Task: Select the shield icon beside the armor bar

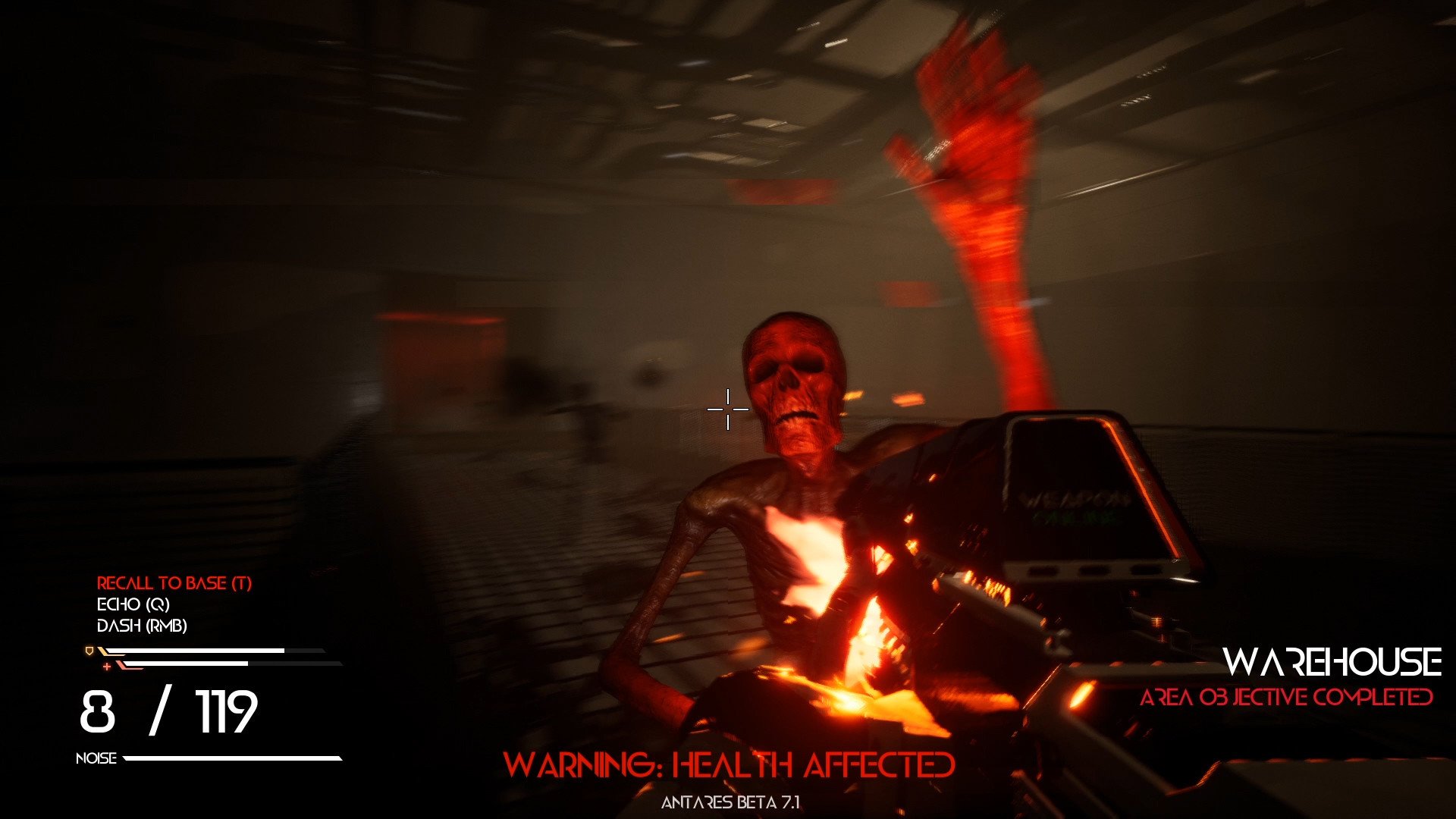Action: coord(89,651)
